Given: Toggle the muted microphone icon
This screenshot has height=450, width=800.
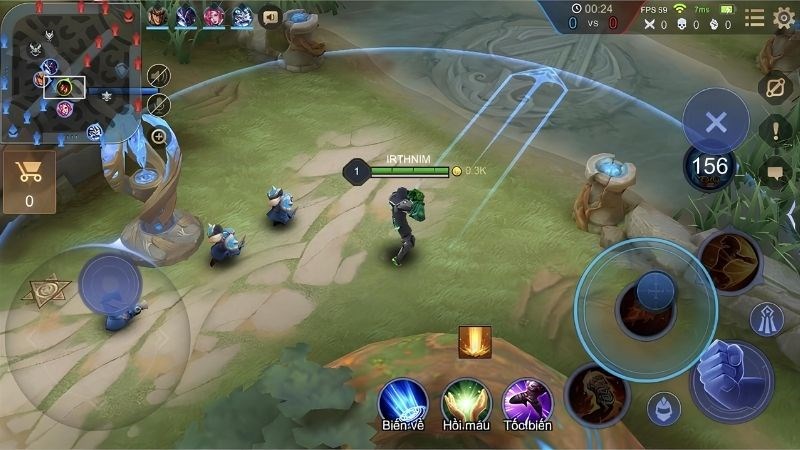Looking at the screenshot, I should (x=159, y=104).
